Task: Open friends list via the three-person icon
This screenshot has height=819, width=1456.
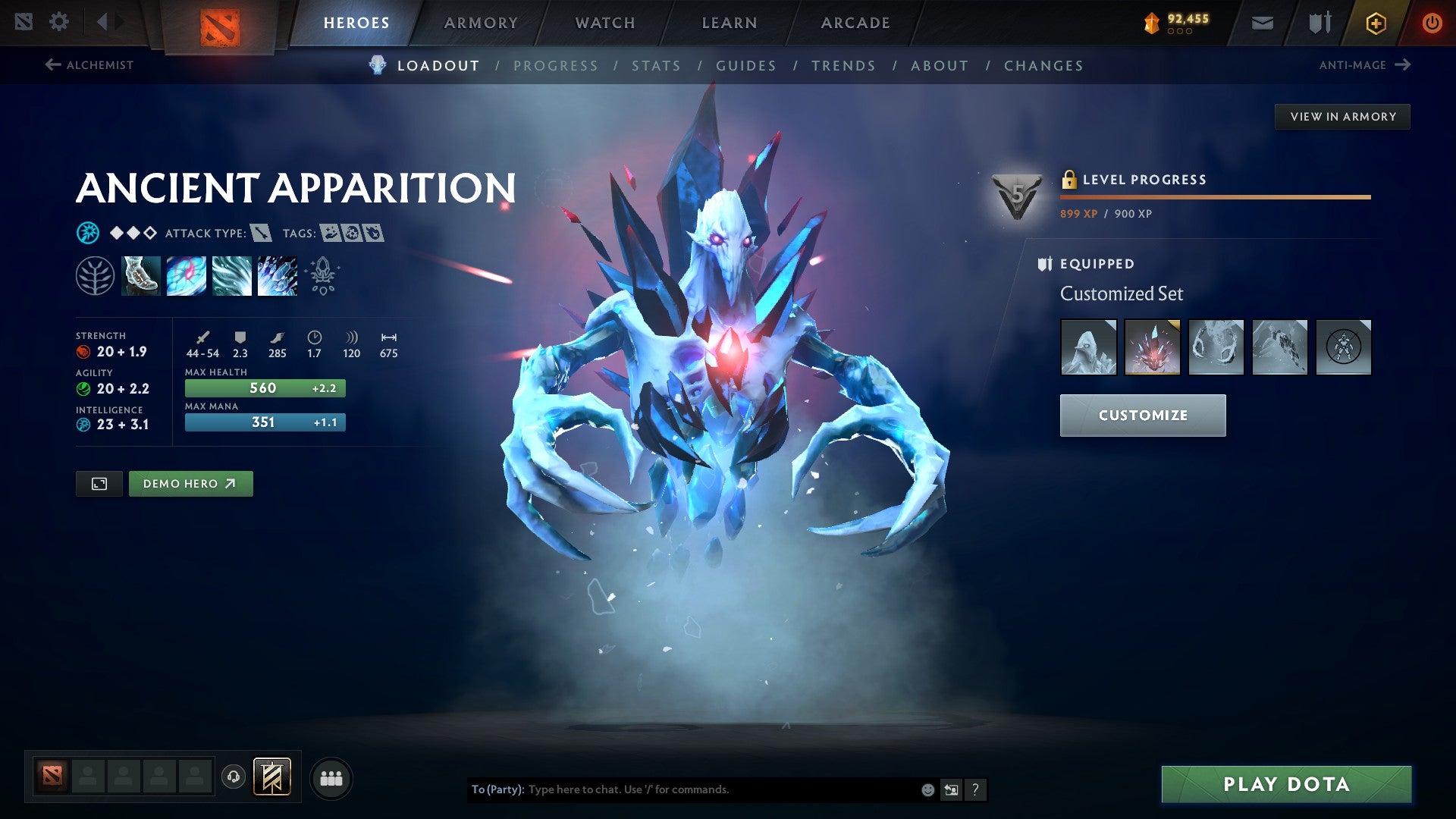Action: click(x=331, y=777)
